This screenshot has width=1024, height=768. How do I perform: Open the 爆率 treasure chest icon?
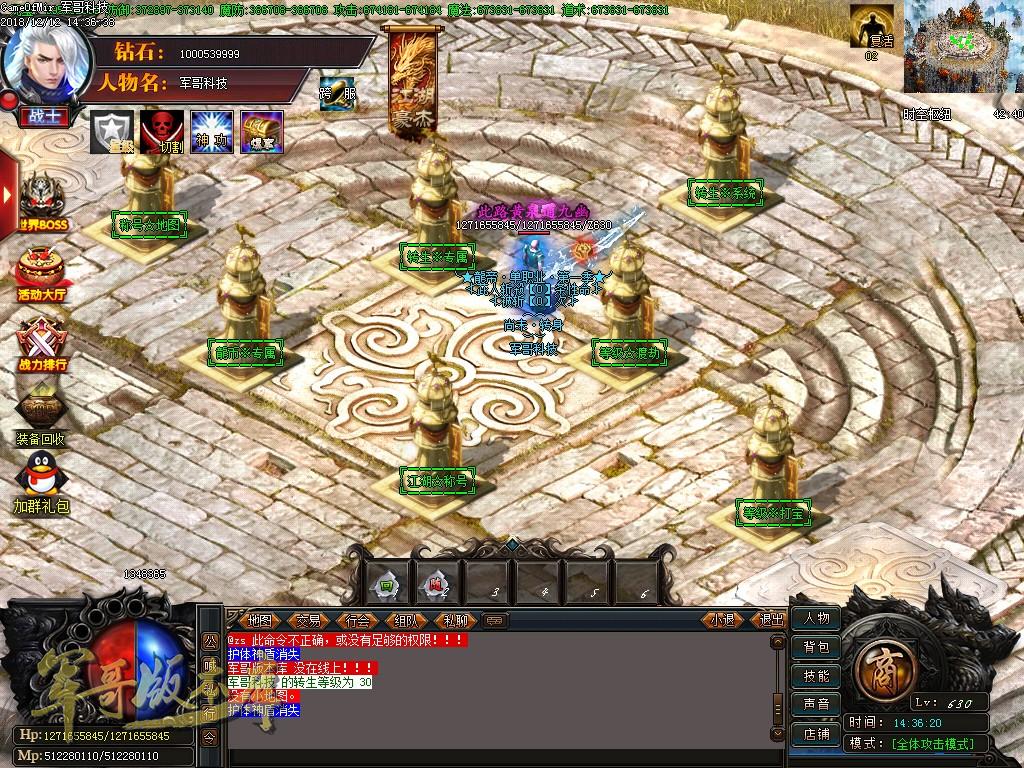[261, 131]
